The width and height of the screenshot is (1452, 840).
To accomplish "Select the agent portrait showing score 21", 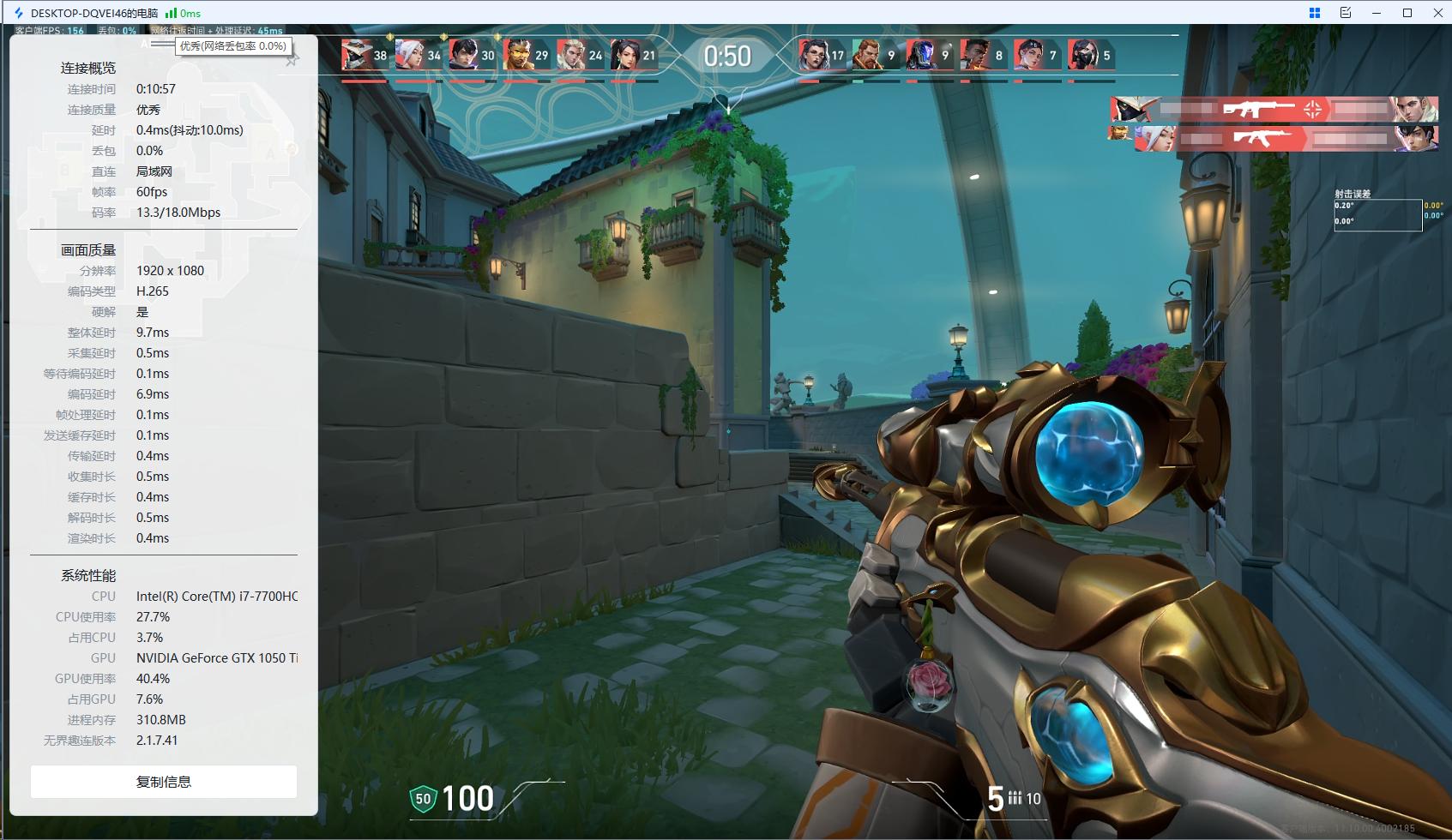I will click(625, 55).
